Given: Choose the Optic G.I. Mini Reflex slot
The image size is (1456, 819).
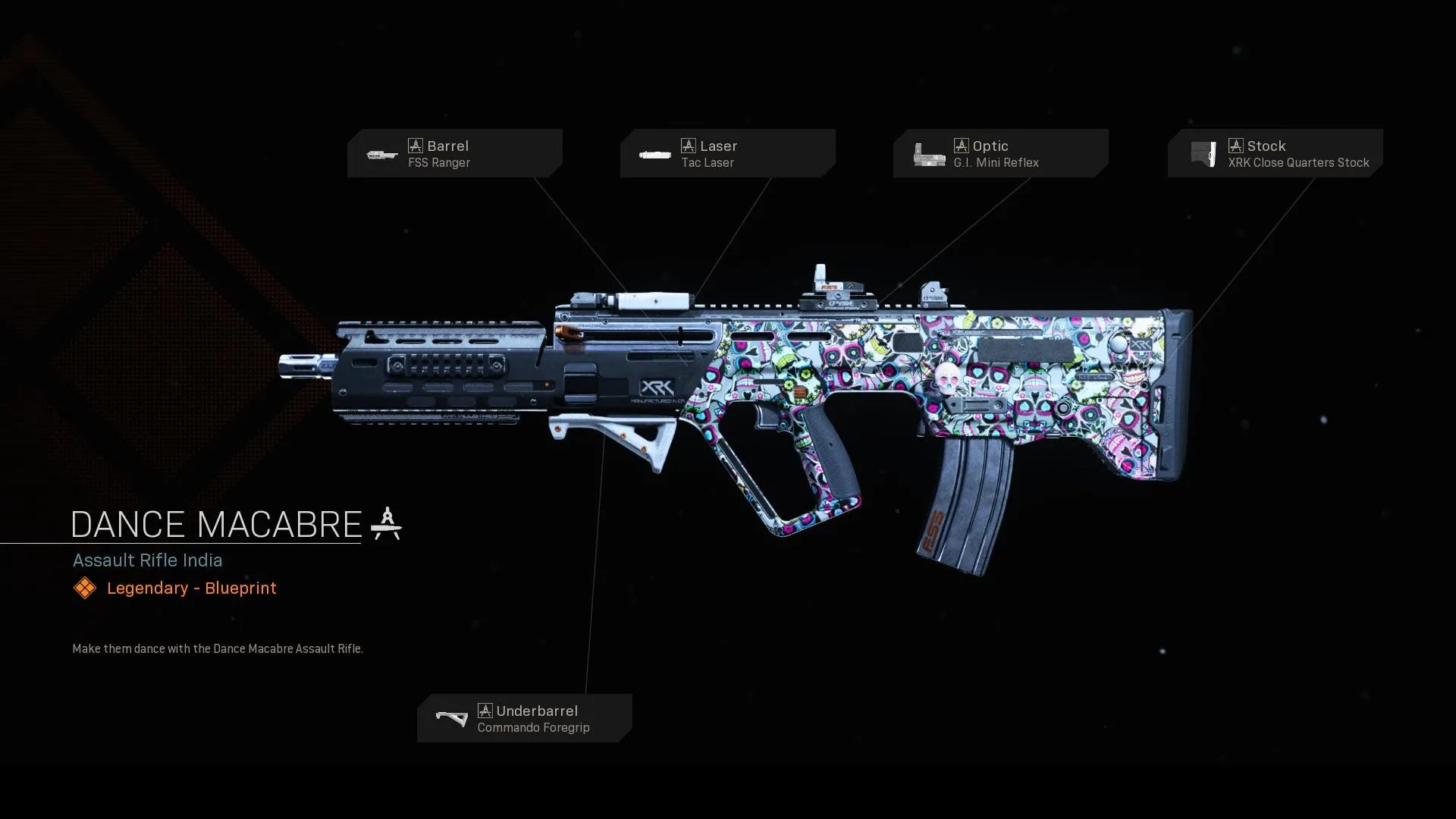Looking at the screenshot, I should tap(1000, 153).
